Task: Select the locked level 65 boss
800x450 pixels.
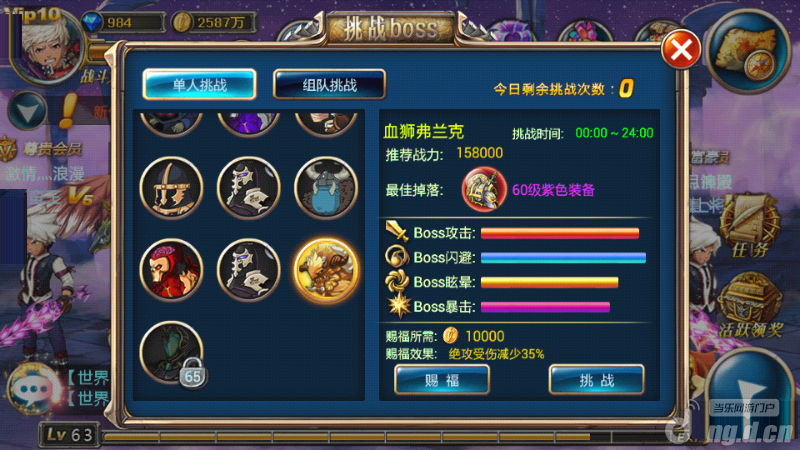Action: click(171, 352)
